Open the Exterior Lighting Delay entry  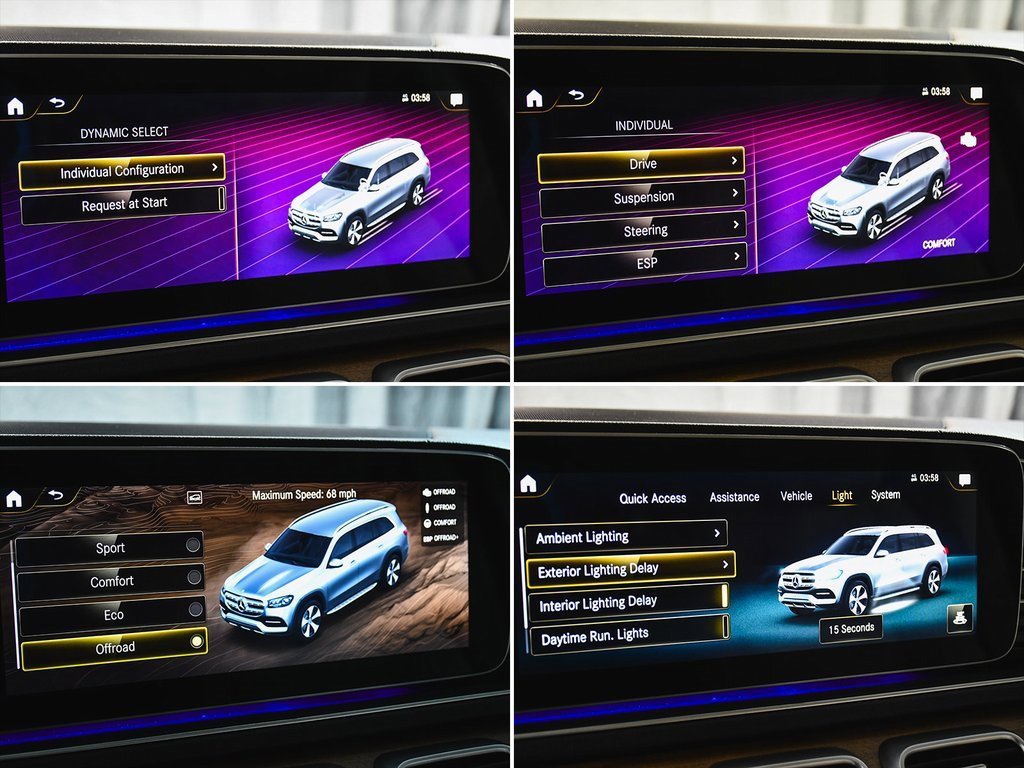[x=630, y=569]
